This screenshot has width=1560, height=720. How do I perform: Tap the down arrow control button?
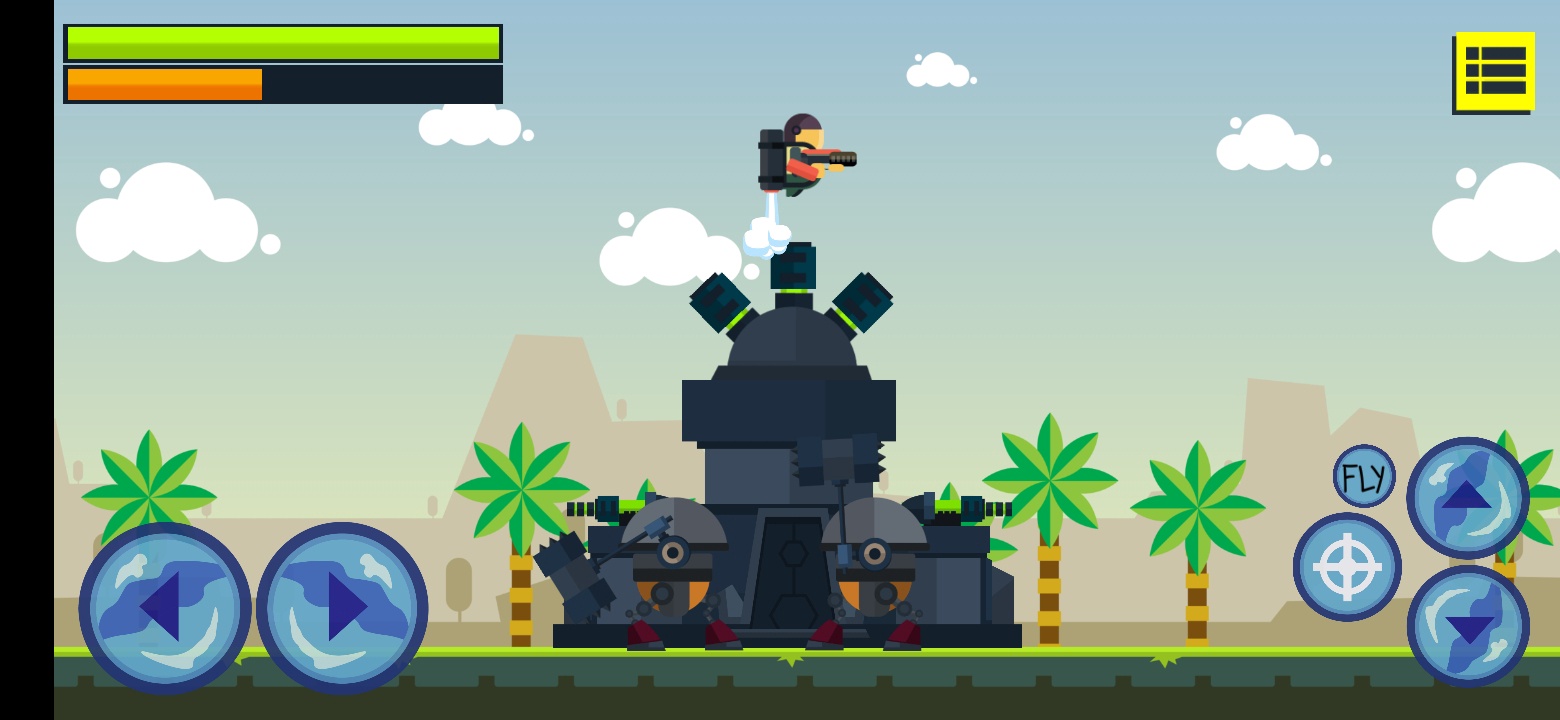pyautogui.click(x=1467, y=626)
